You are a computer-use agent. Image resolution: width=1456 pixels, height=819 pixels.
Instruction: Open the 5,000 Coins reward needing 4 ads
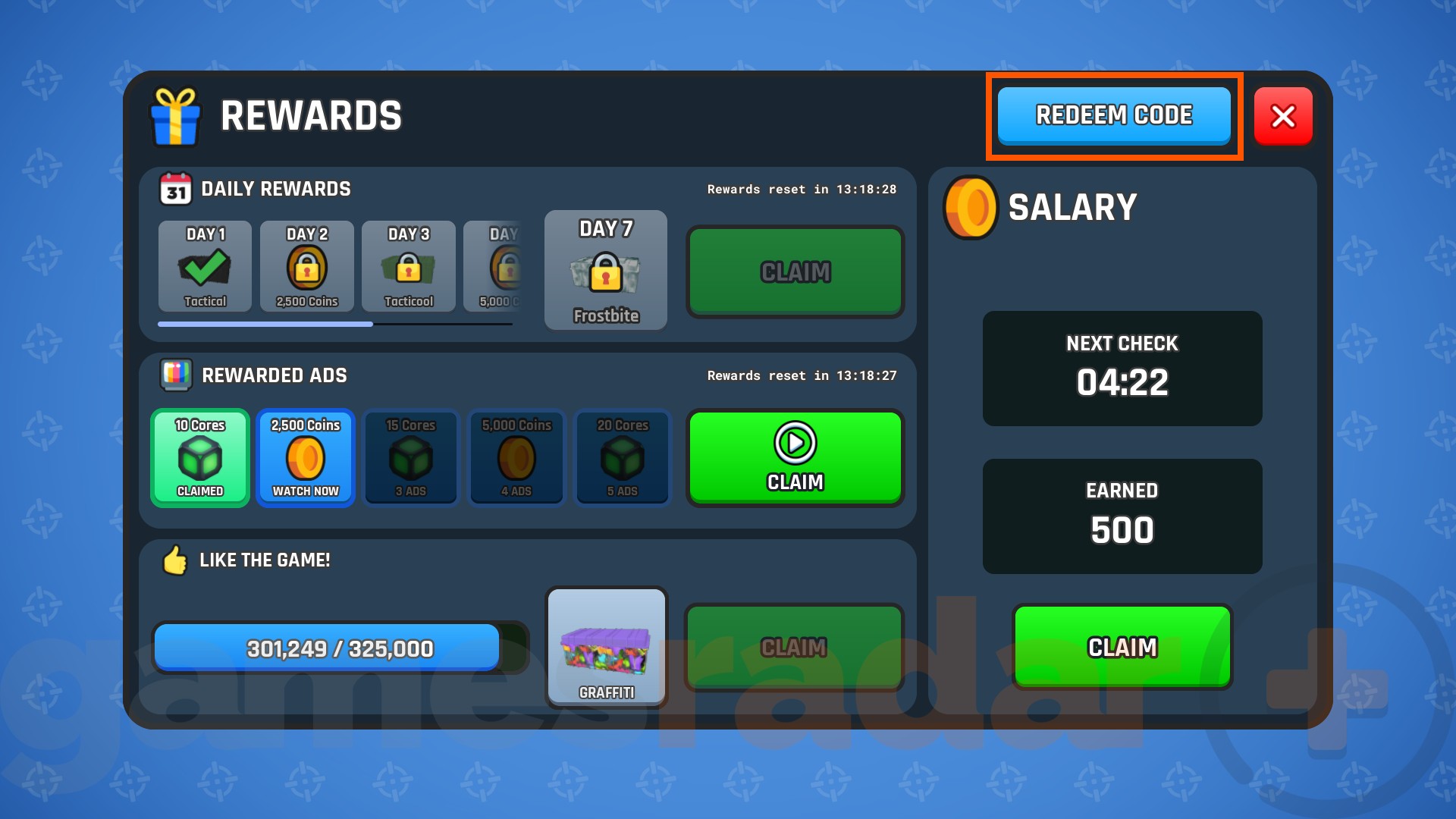pyautogui.click(x=516, y=458)
